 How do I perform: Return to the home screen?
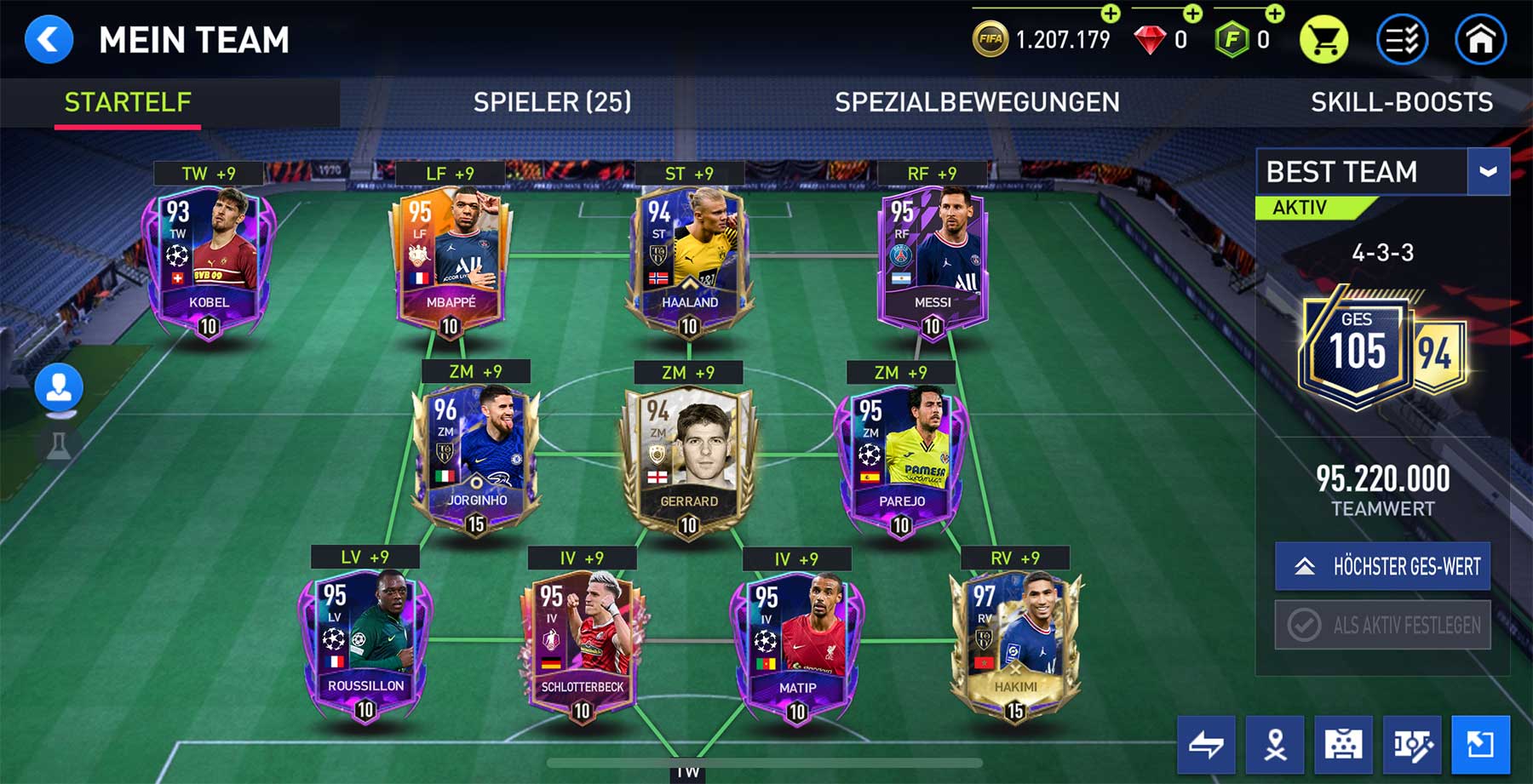1480,40
